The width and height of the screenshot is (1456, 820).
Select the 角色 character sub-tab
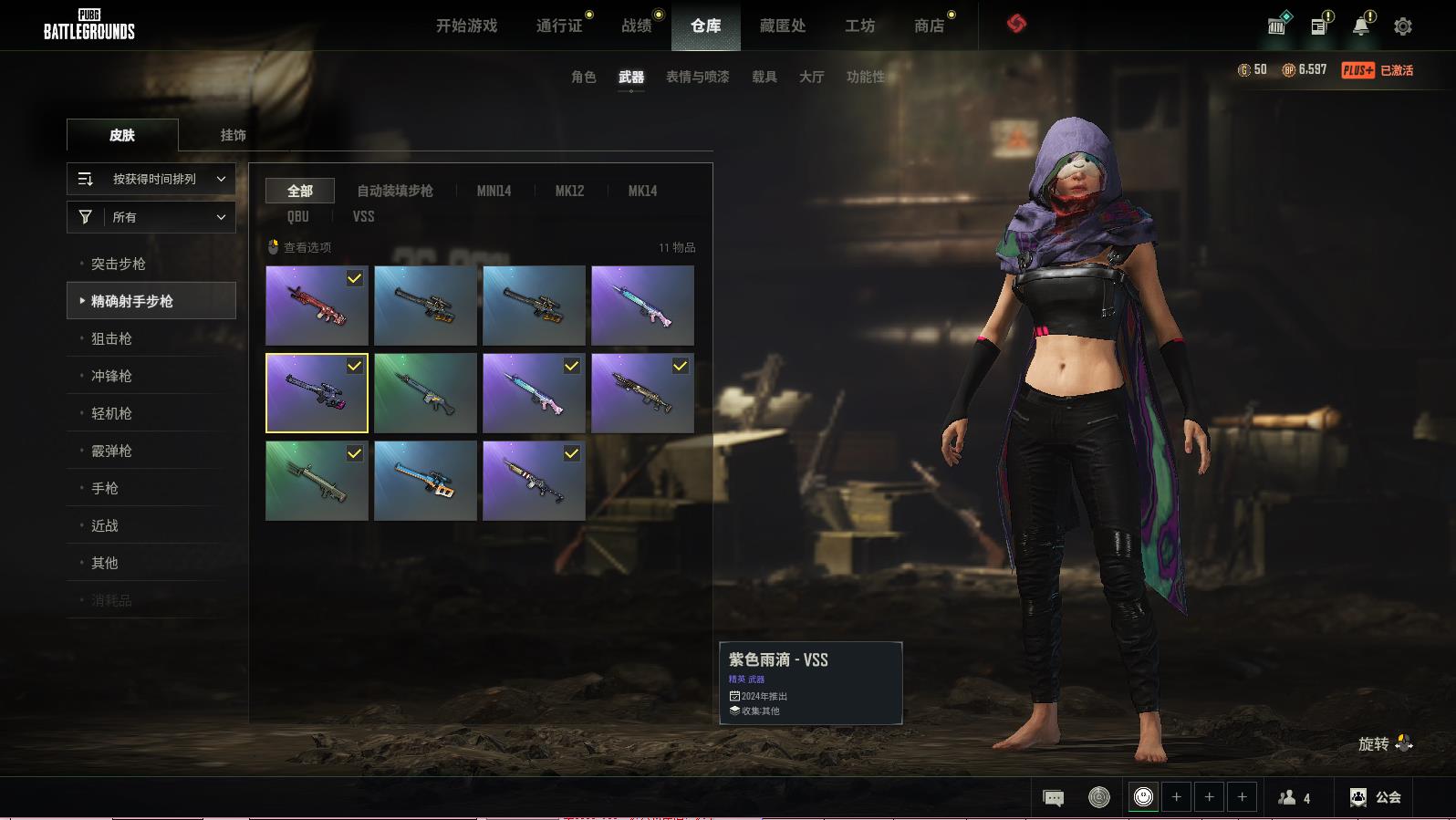click(x=583, y=77)
